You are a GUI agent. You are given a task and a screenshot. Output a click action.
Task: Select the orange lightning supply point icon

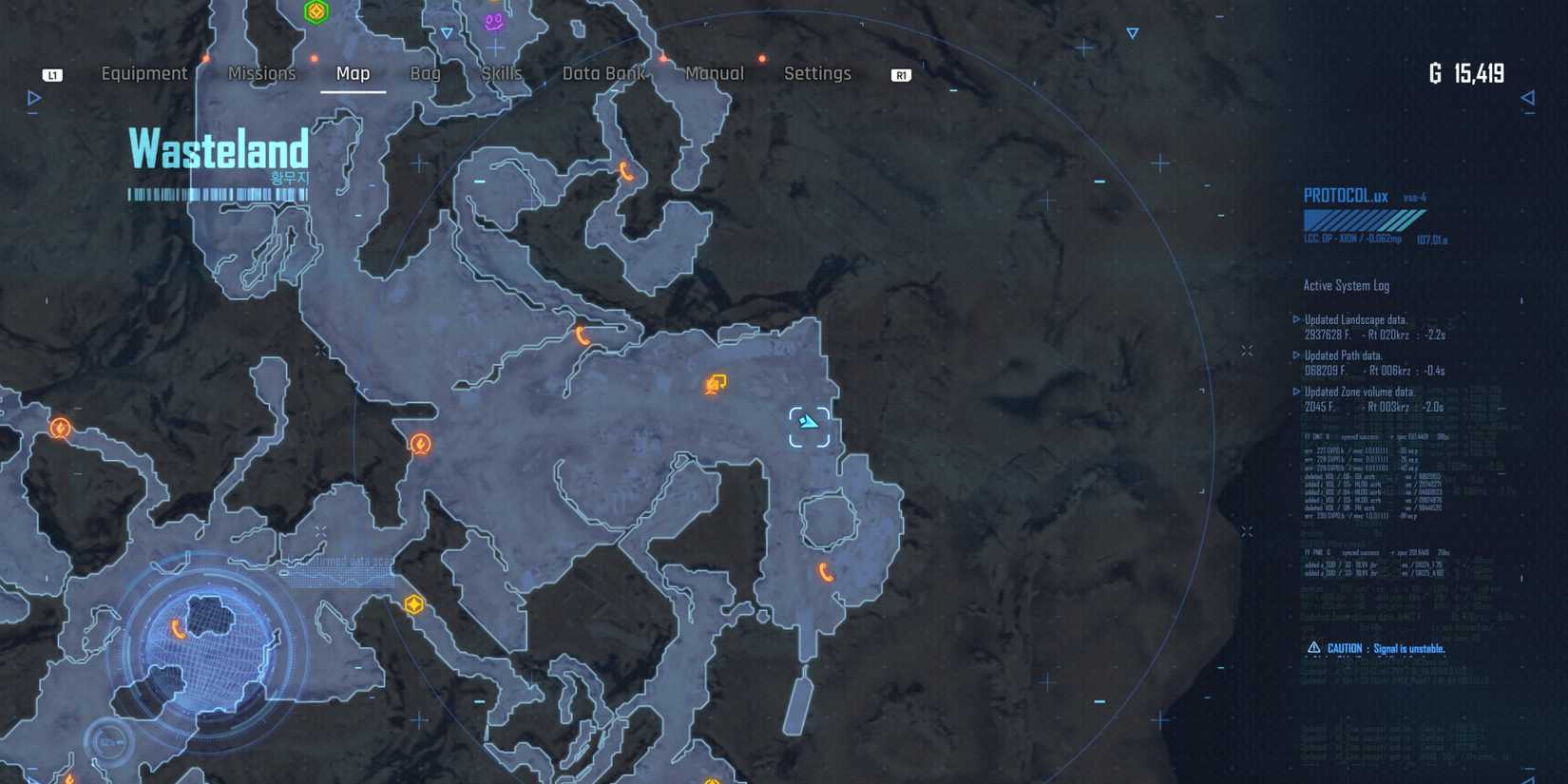pos(419,442)
